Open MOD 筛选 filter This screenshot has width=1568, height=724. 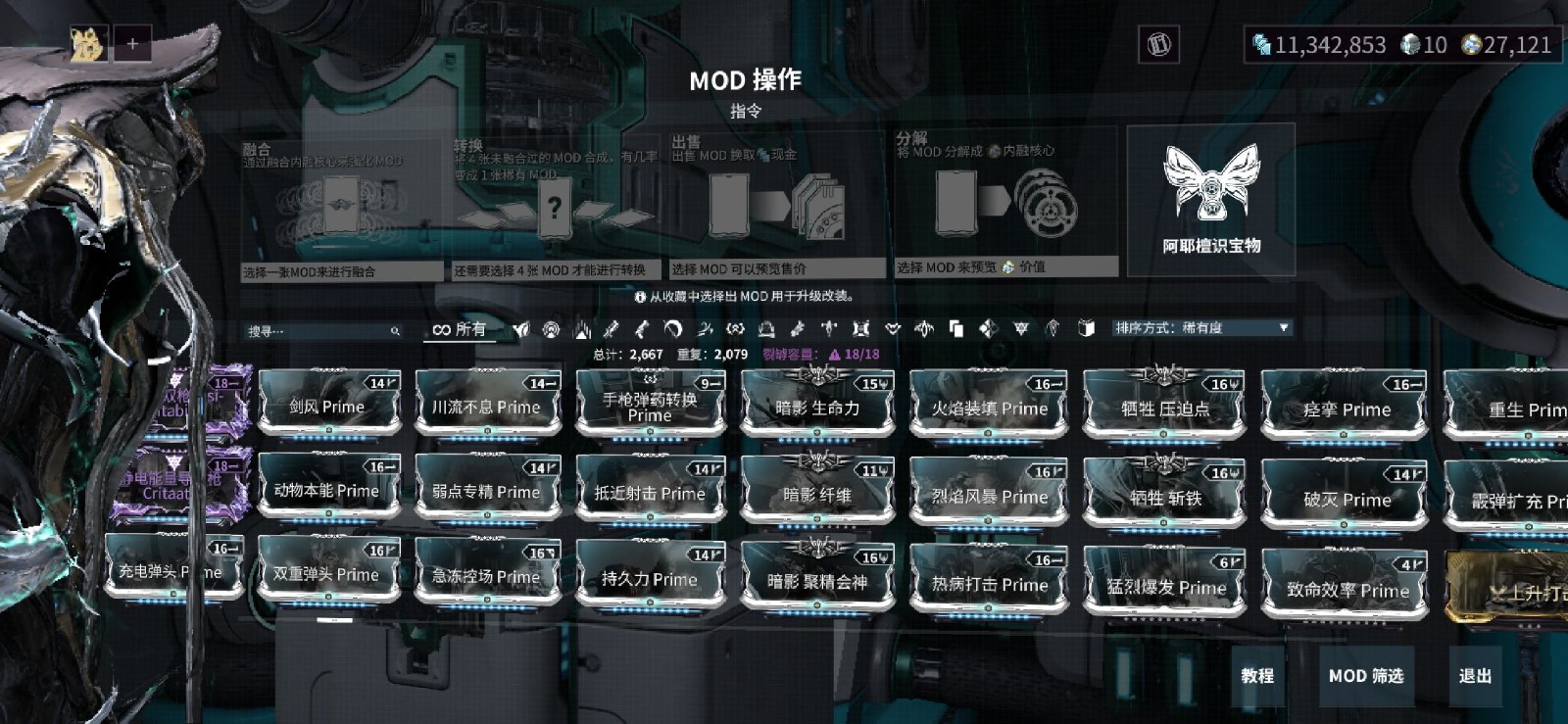(1366, 675)
